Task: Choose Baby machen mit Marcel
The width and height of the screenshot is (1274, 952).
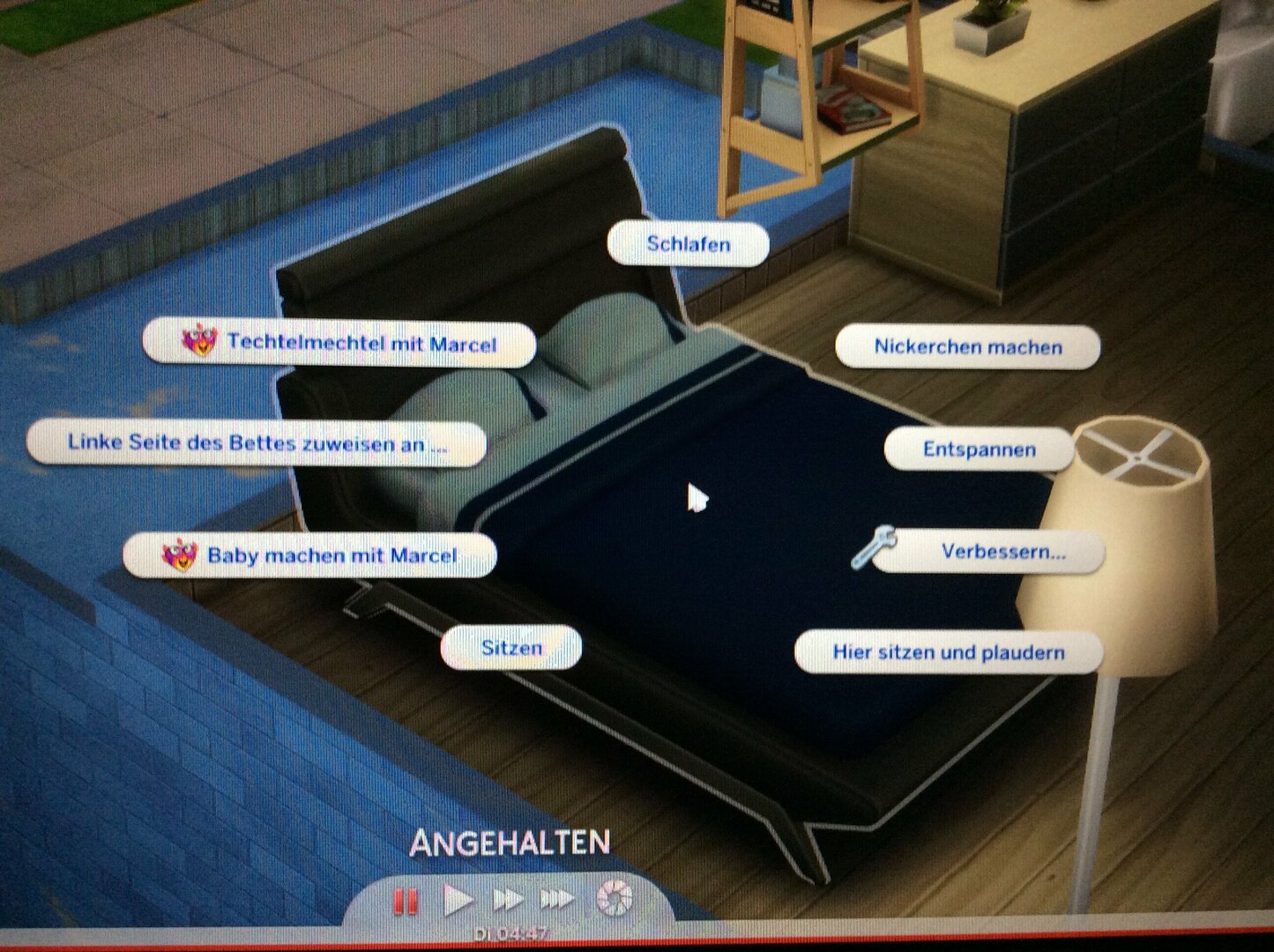Action: (310, 556)
